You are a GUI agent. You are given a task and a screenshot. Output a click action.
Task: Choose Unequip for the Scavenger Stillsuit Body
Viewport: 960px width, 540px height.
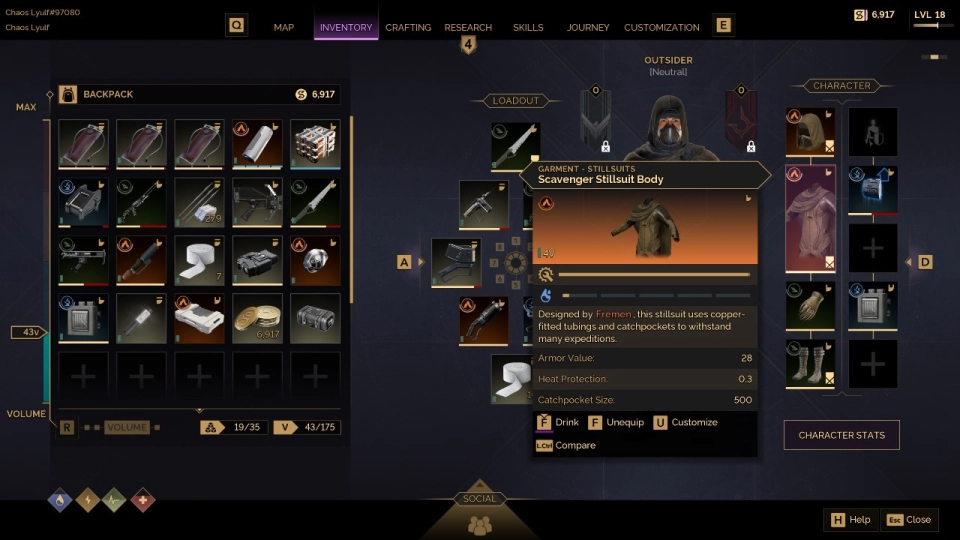pyautogui.click(x=616, y=422)
